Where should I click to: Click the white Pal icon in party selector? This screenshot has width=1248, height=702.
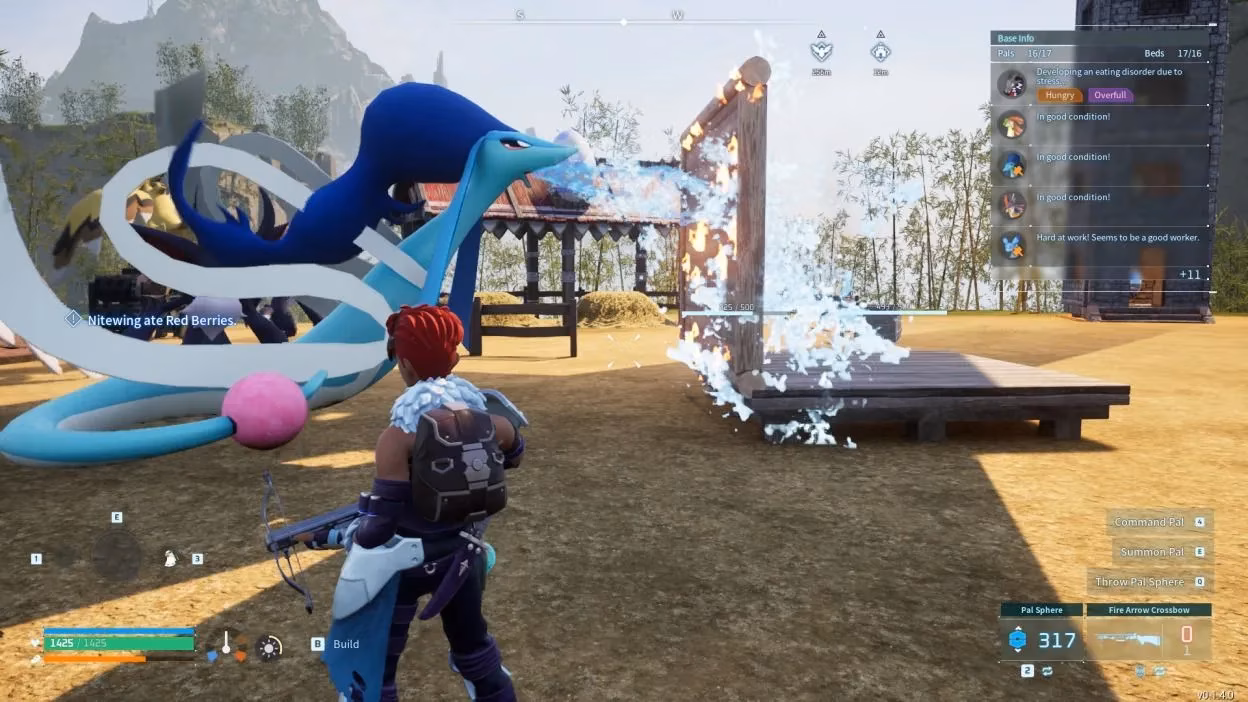pyautogui.click(x=170, y=558)
